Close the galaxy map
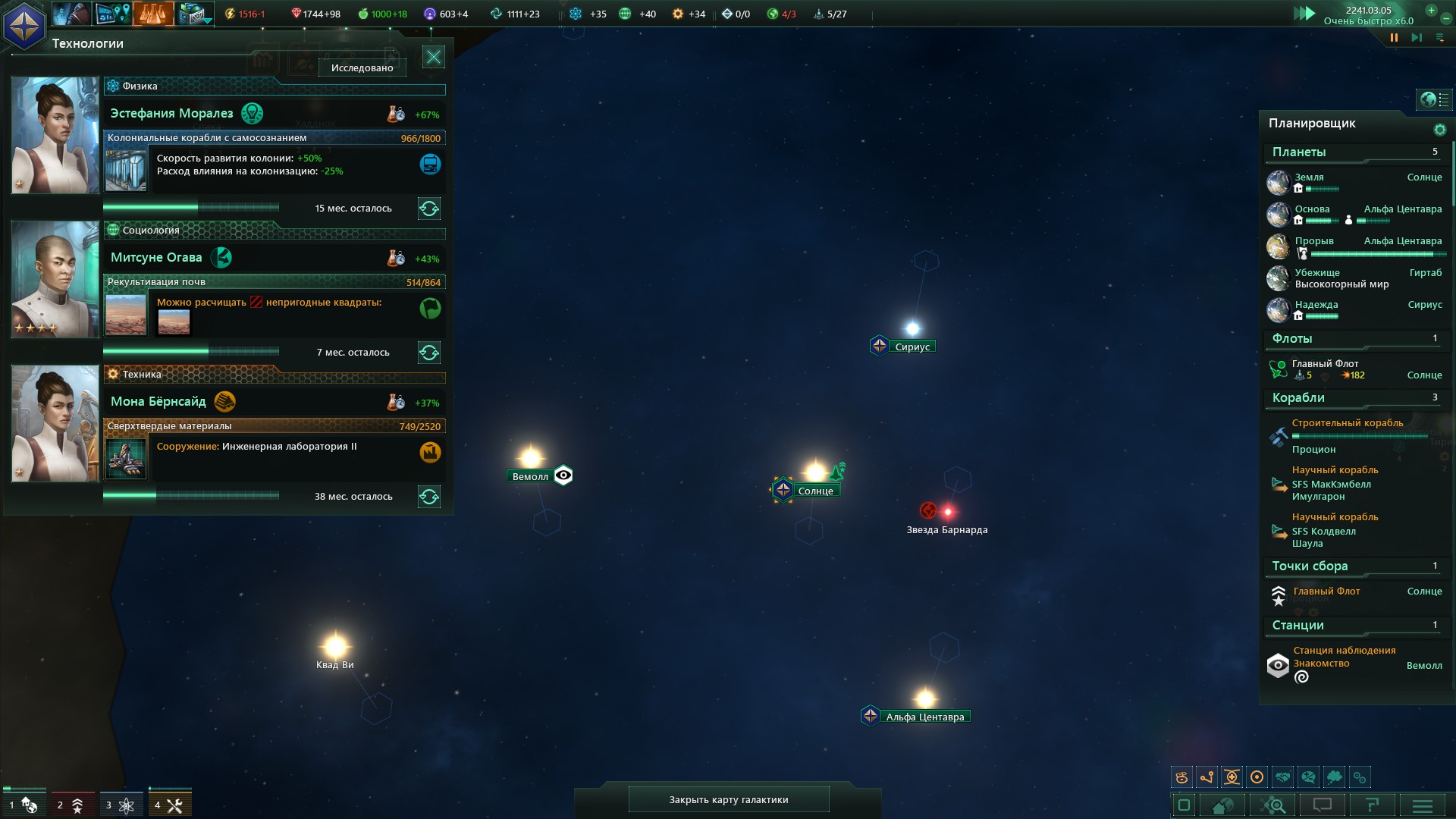 728,799
